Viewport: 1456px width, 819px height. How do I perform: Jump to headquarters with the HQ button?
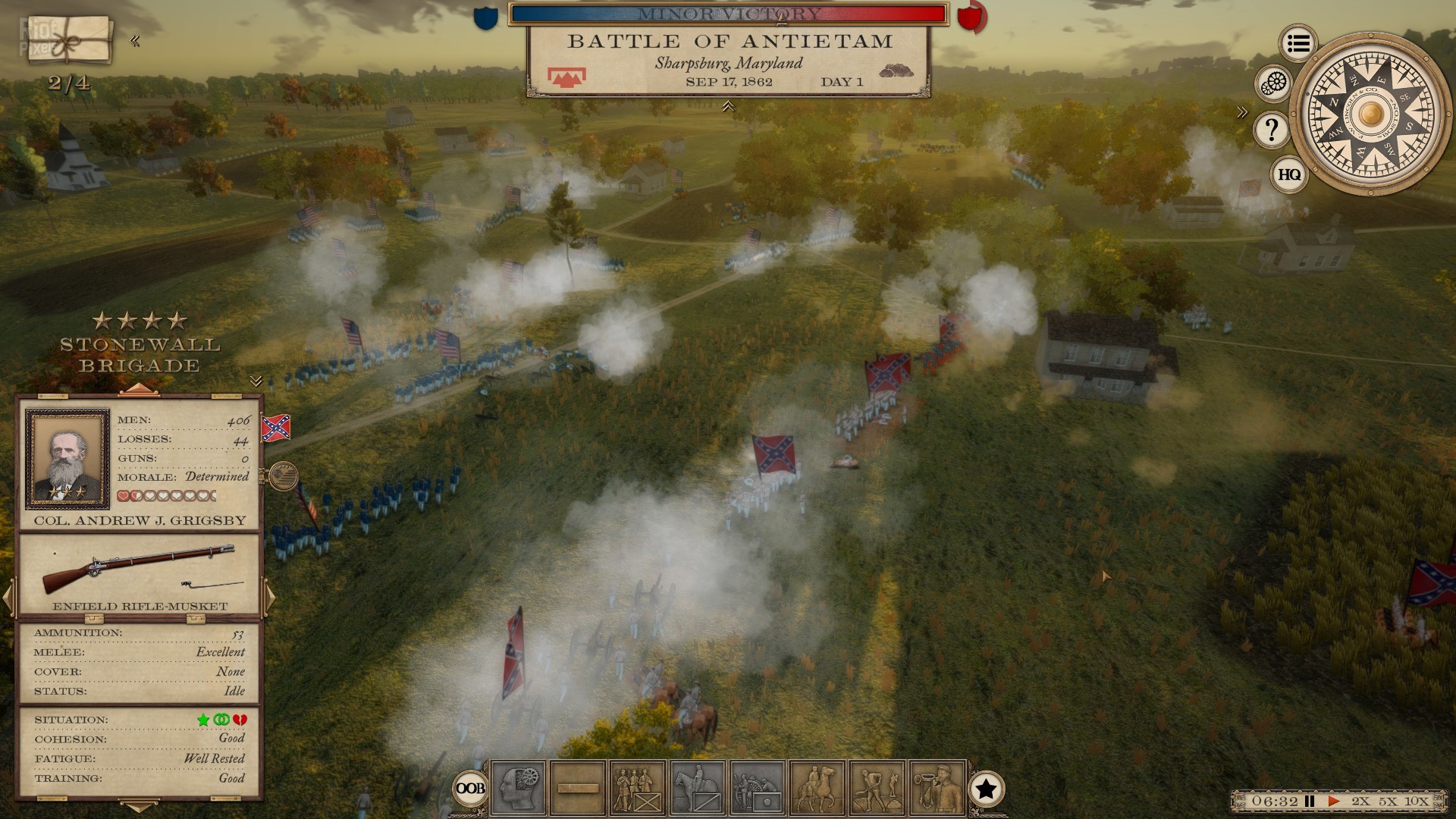1288,175
